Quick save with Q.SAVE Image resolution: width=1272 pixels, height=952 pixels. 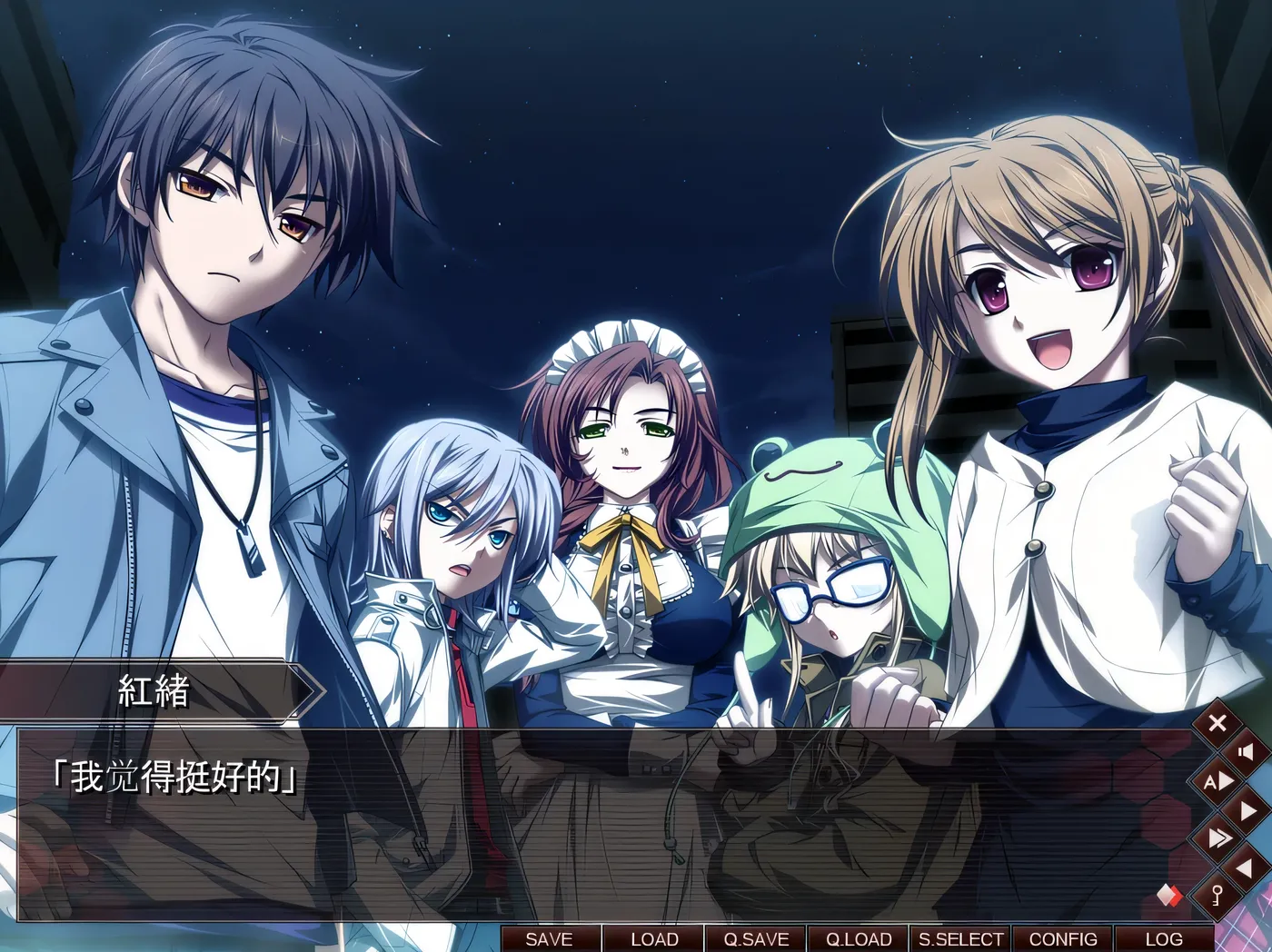point(756,939)
